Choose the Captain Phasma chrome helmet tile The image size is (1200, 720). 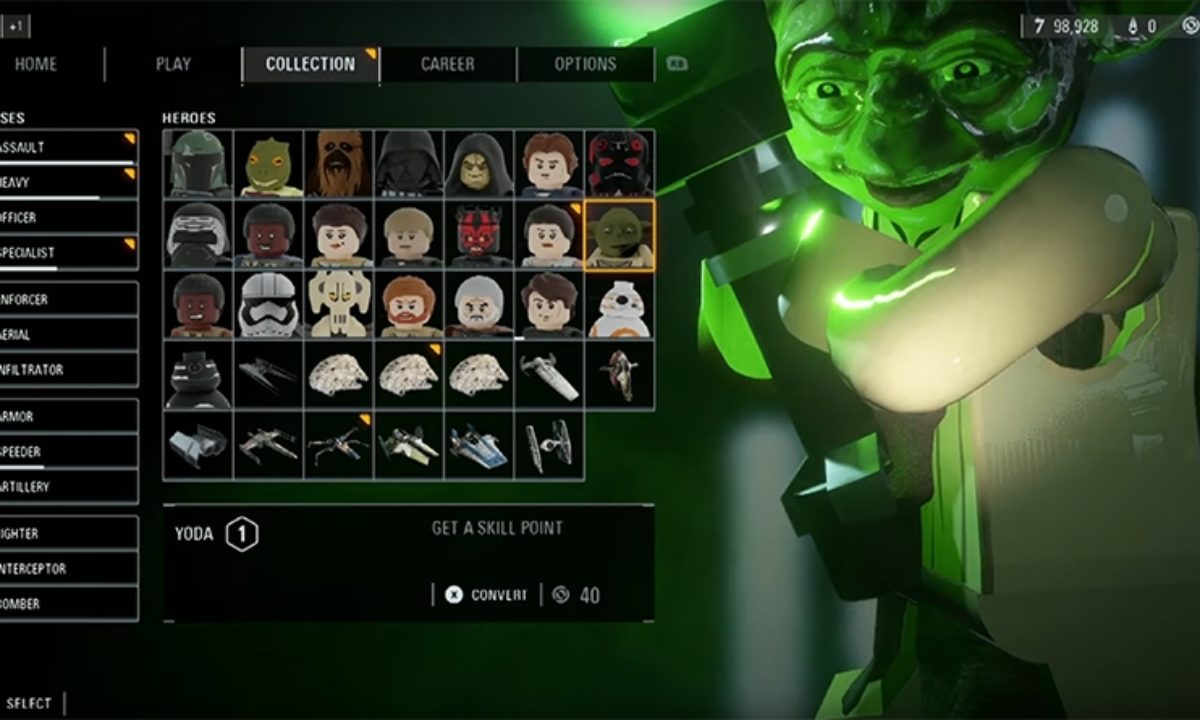268,305
